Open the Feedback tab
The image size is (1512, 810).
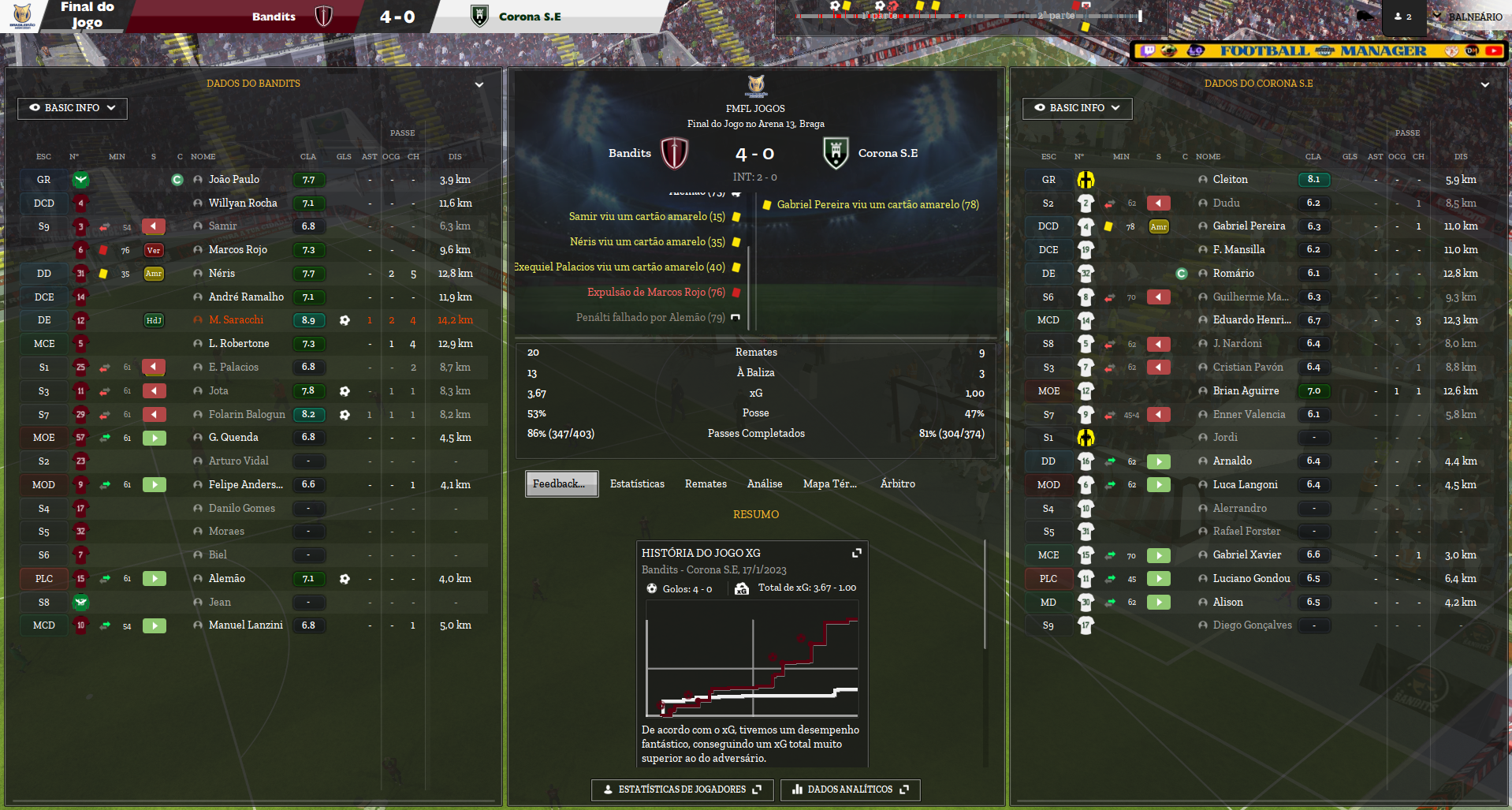tap(561, 484)
